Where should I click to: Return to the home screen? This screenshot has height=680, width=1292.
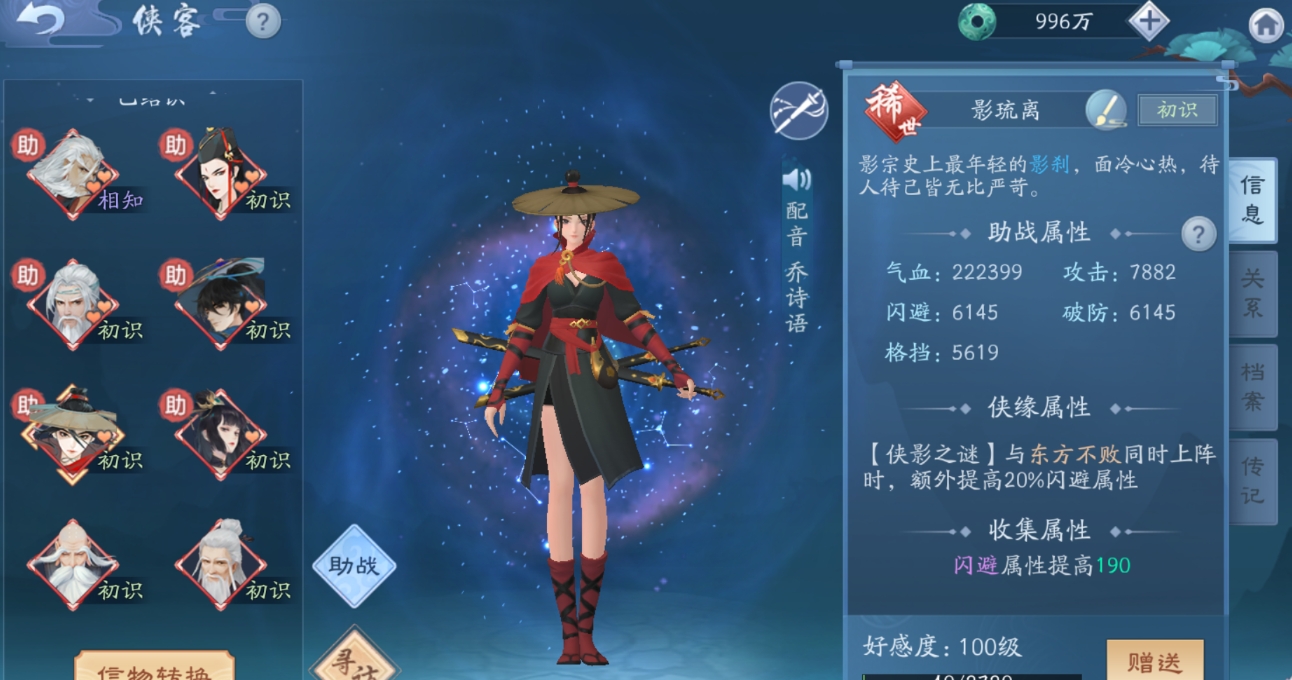(1266, 25)
